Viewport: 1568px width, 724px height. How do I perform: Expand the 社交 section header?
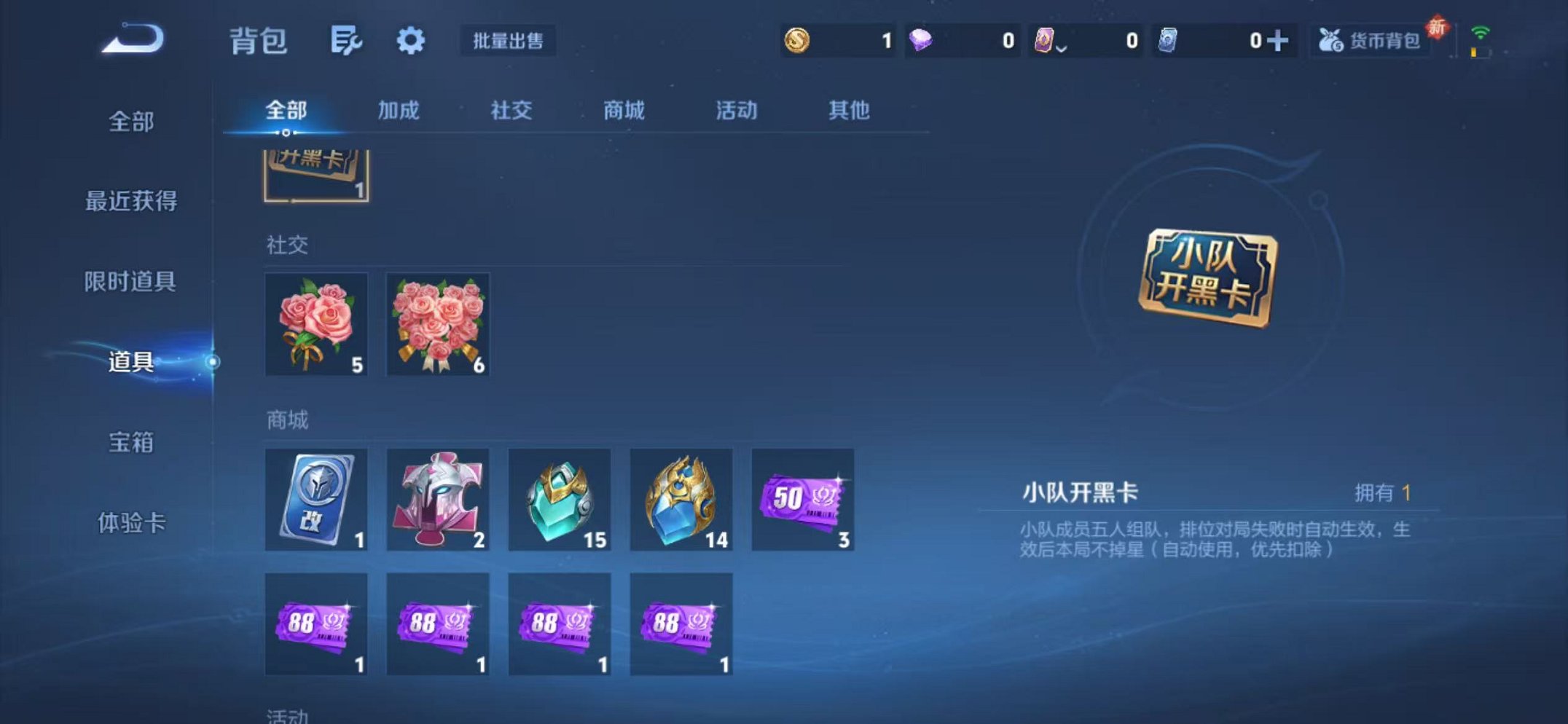point(286,245)
